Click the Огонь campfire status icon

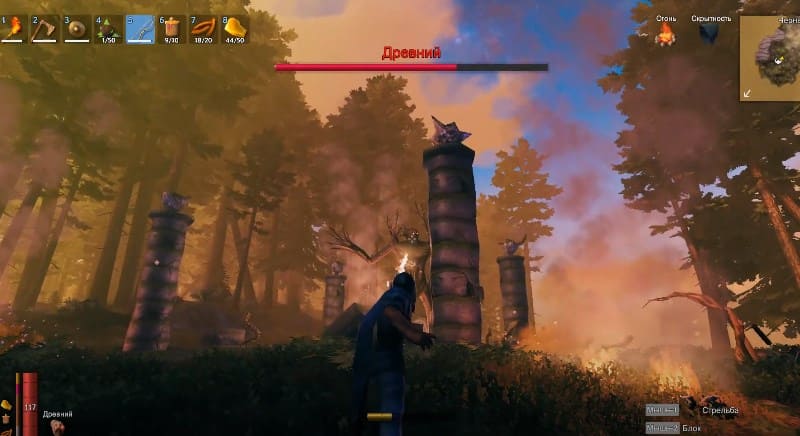coord(665,35)
